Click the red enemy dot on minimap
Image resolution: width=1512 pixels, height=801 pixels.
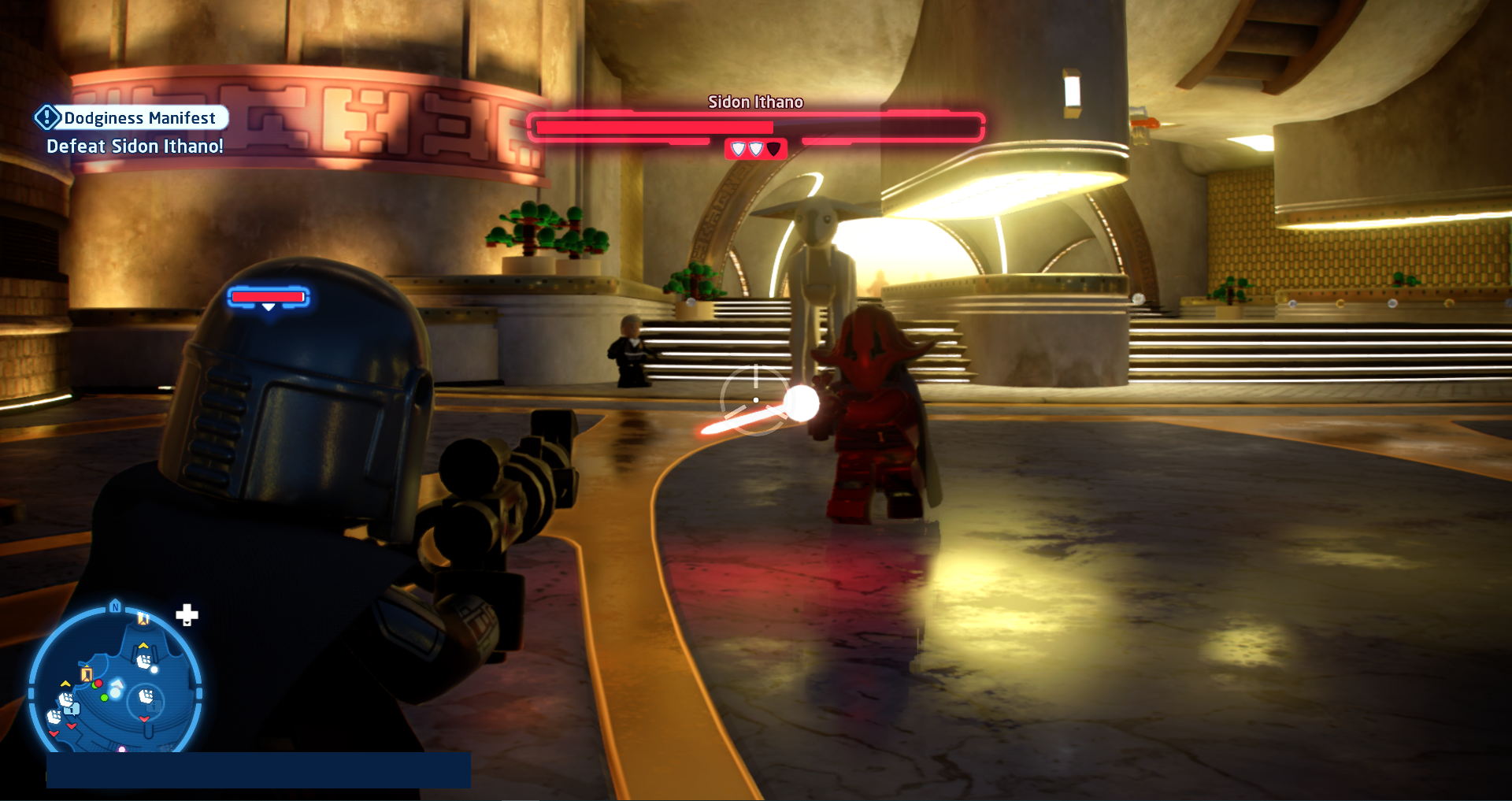click(x=98, y=684)
